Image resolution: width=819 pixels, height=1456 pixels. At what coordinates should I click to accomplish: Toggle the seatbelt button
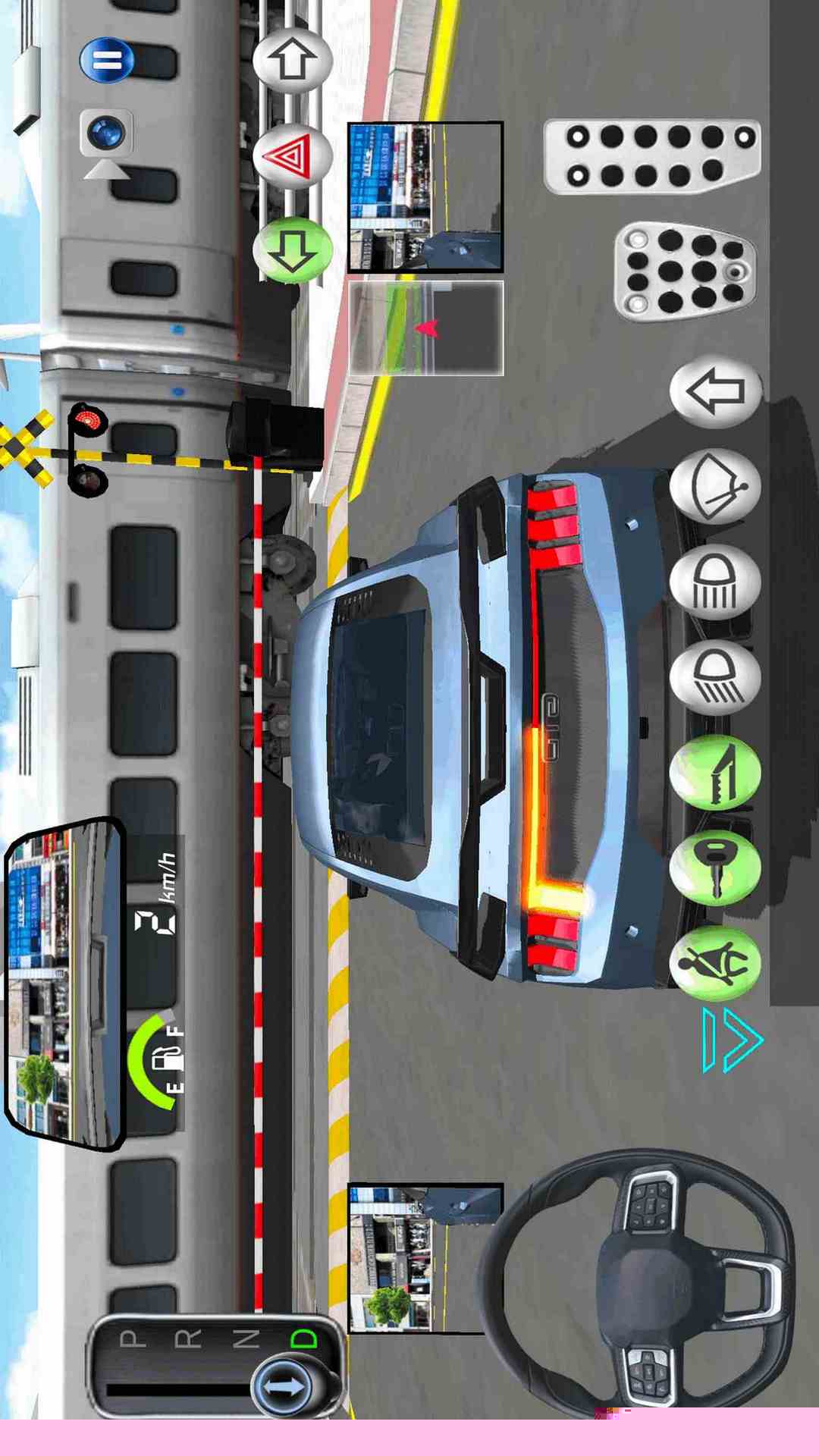tap(715, 963)
